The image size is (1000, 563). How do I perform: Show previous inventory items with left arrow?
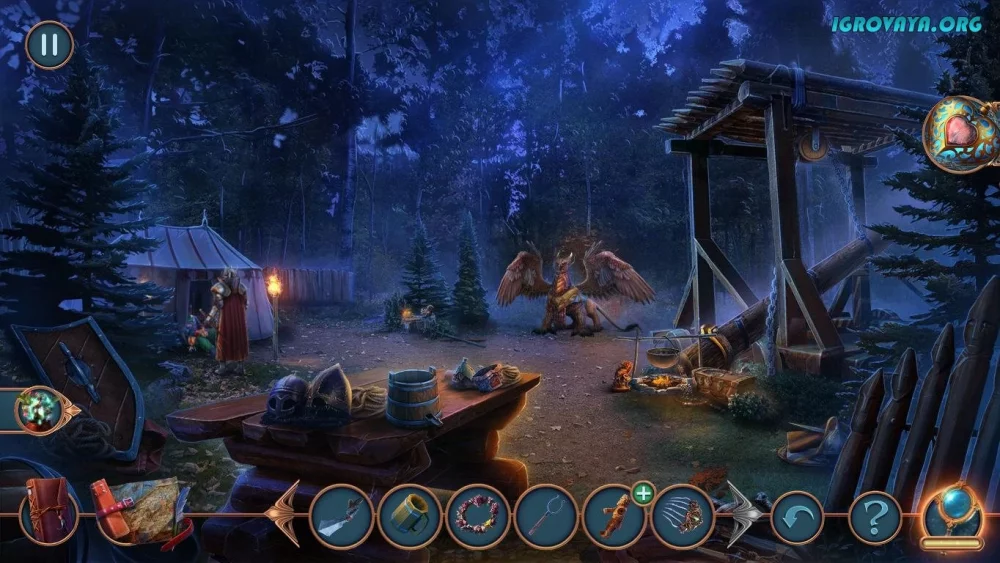point(284,514)
